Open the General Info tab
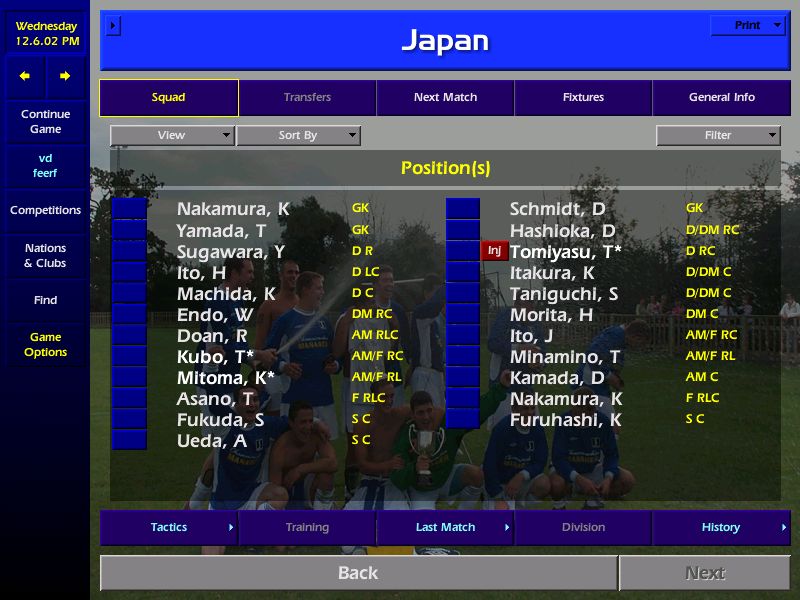 [x=721, y=98]
